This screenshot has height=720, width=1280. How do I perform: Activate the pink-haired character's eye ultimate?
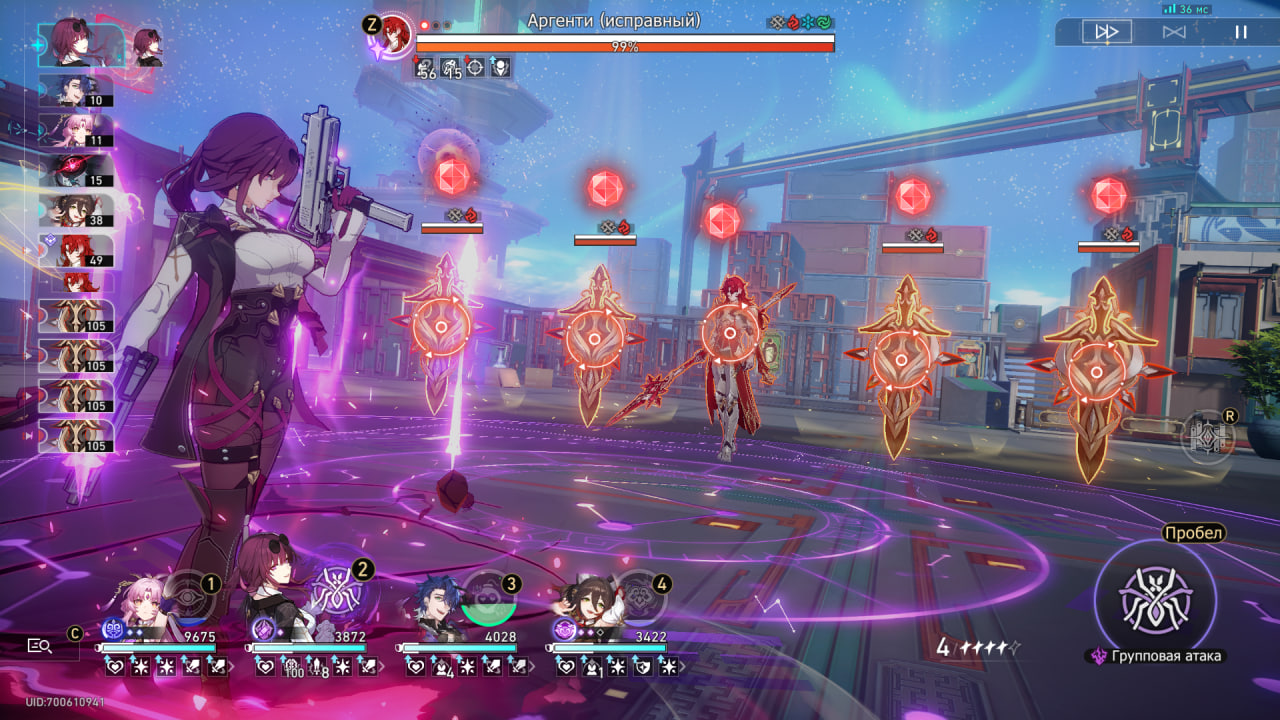[187, 596]
